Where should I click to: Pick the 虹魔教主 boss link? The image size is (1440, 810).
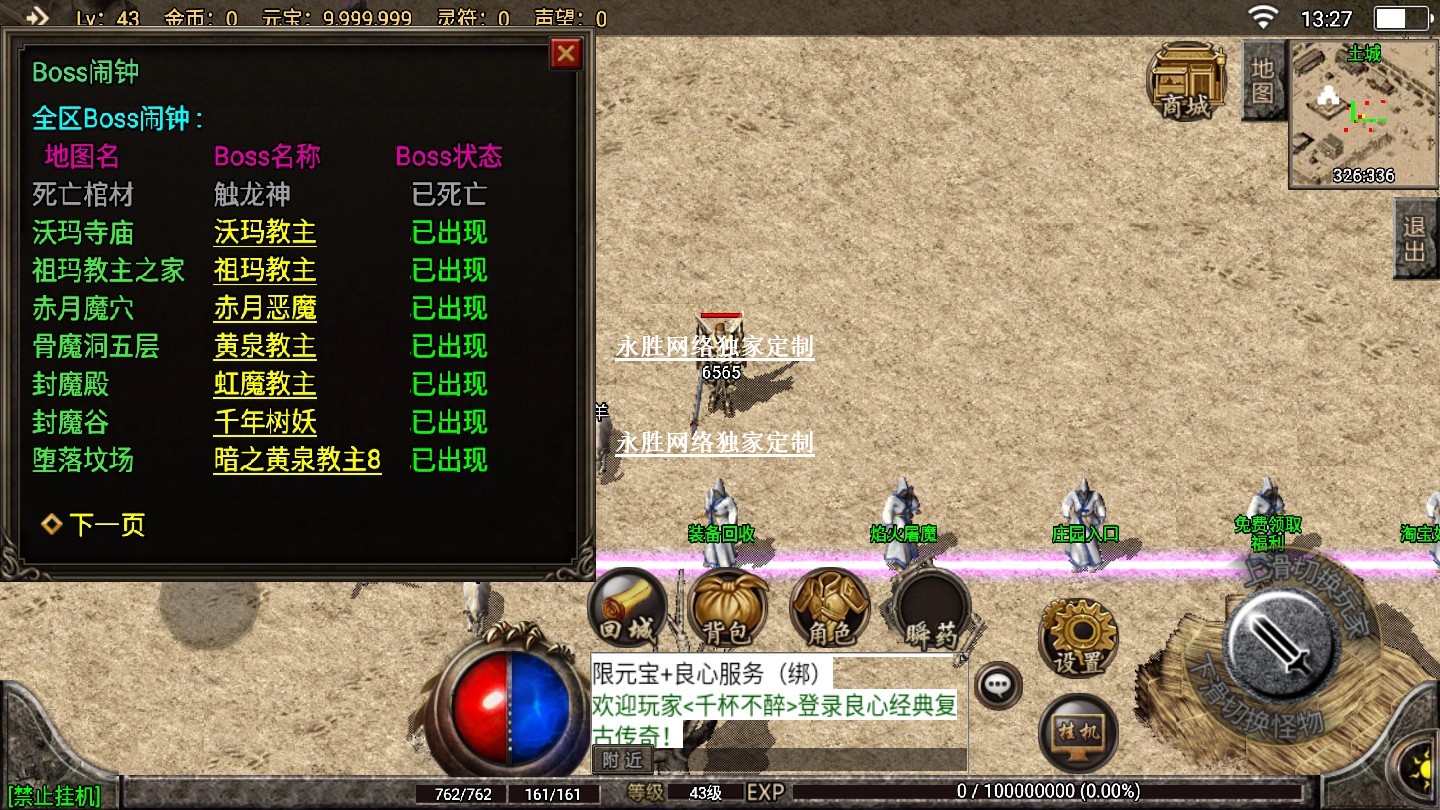tap(265, 385)
